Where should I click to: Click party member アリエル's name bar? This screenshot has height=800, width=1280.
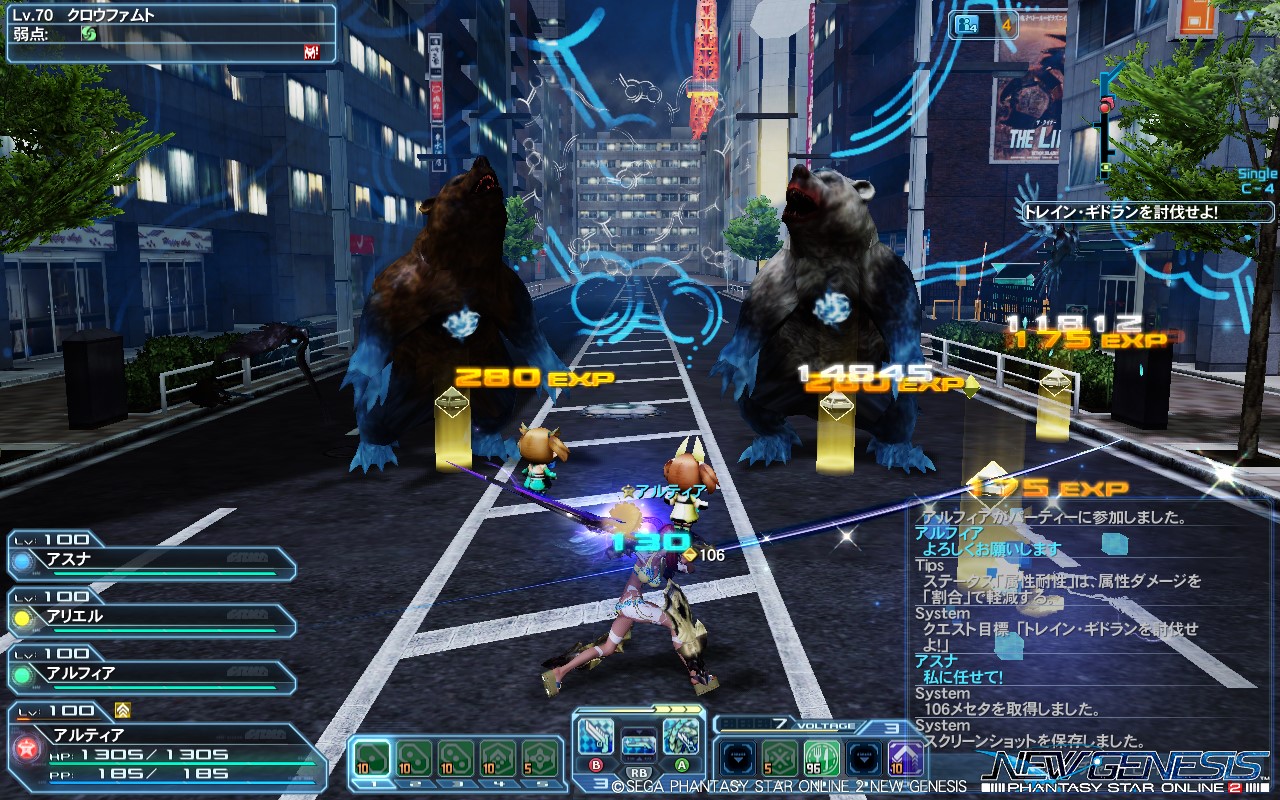pos(150,617)
